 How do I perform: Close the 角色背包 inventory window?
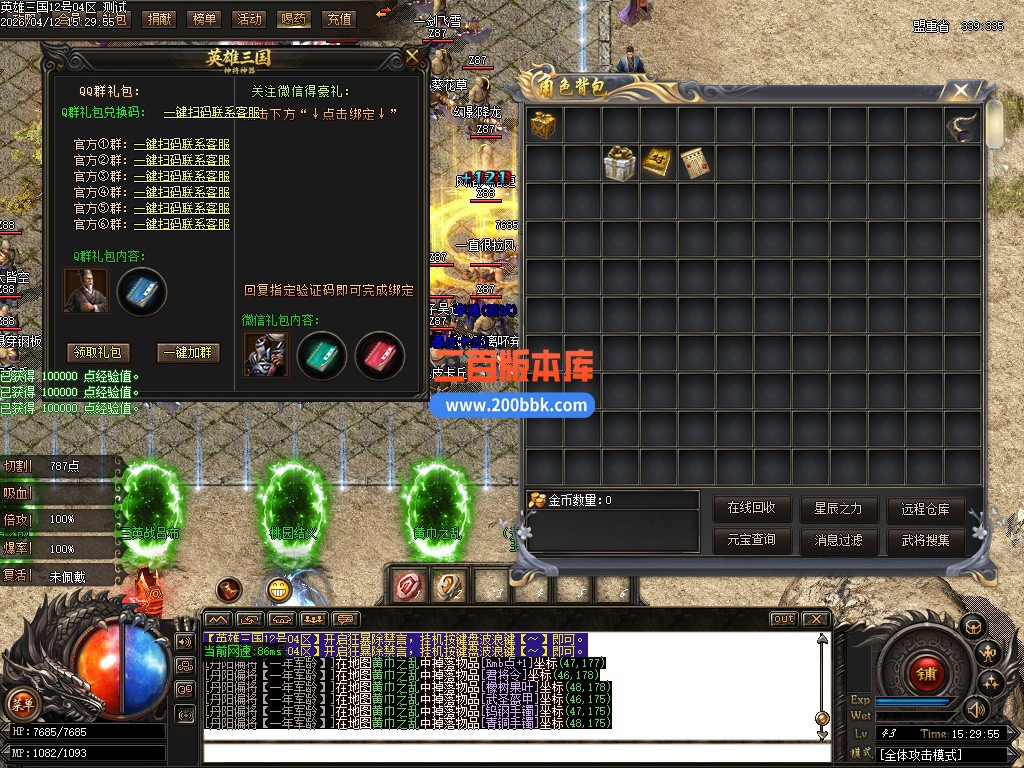(x=961, y=91)
